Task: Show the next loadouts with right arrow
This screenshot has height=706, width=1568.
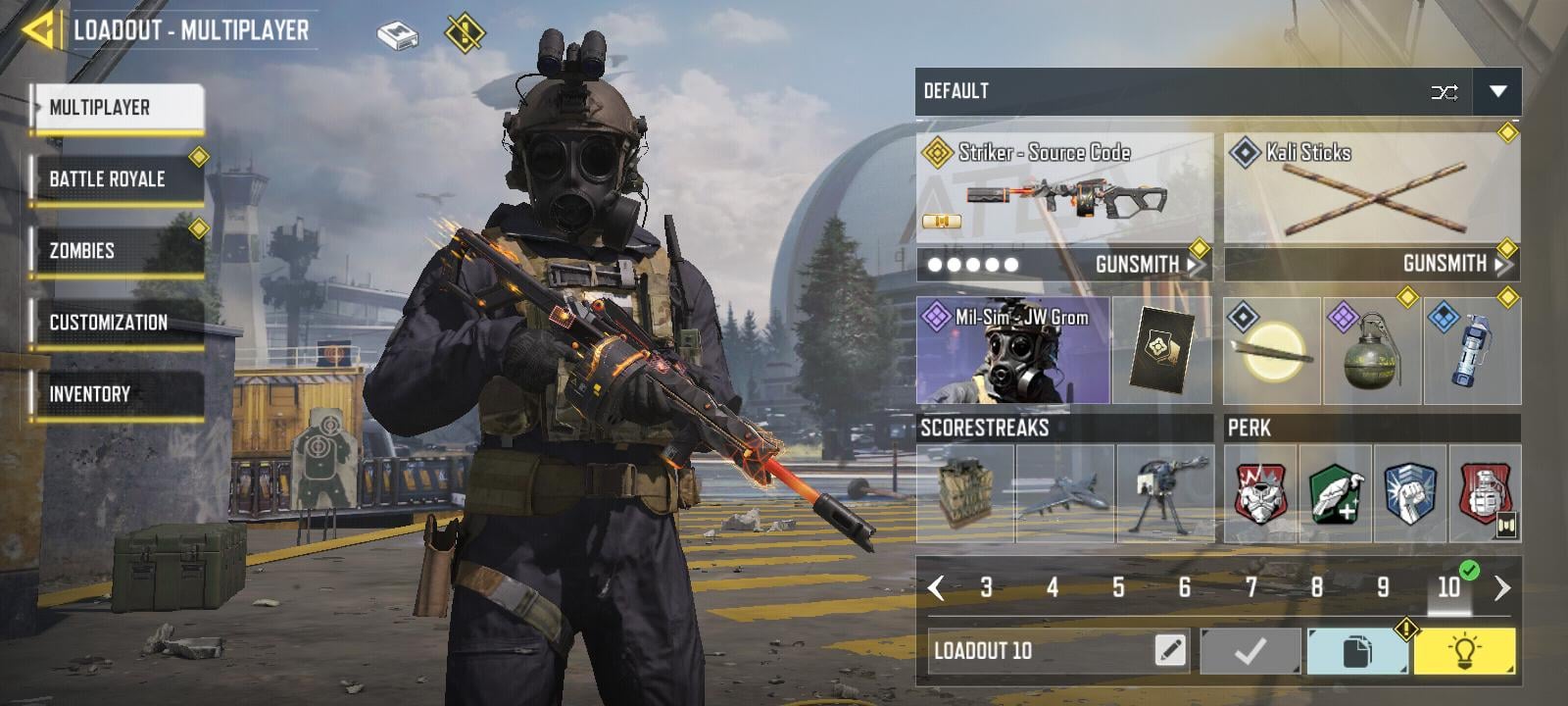Action: (1502, 587)
